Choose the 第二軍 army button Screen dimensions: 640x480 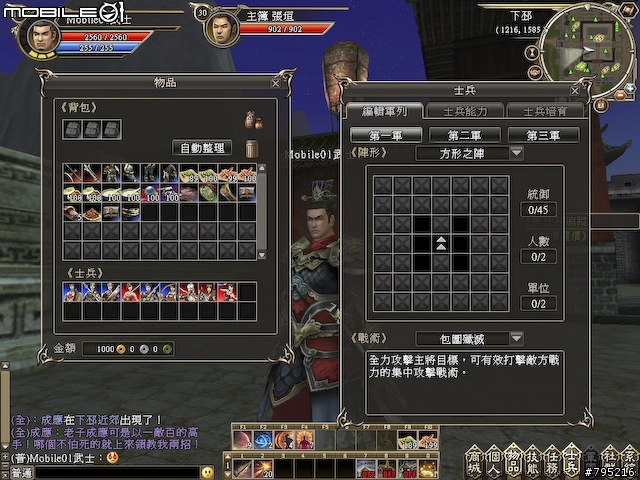465,135
